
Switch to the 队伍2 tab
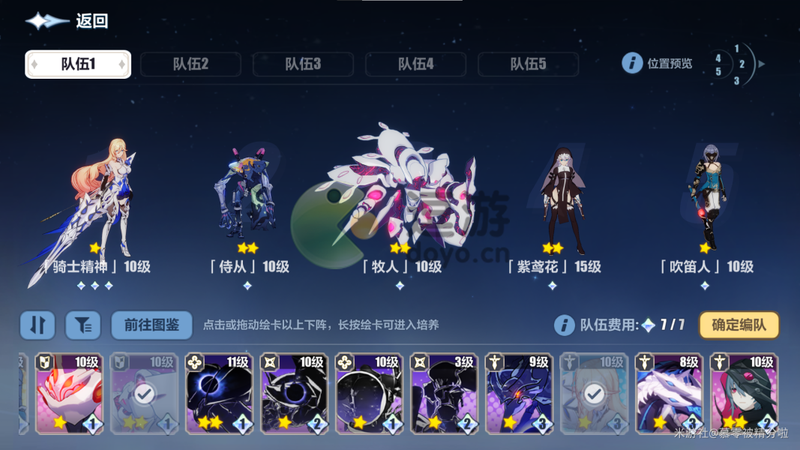click(x=190, y=64)
